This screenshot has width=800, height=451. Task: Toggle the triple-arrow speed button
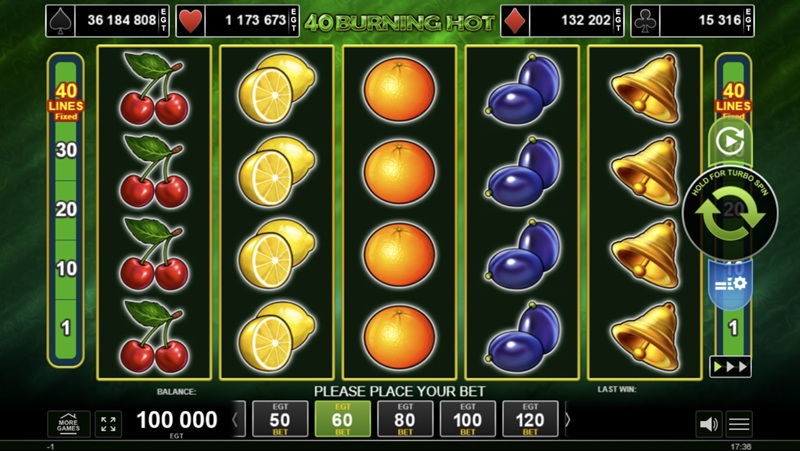[x=730, y=366]
